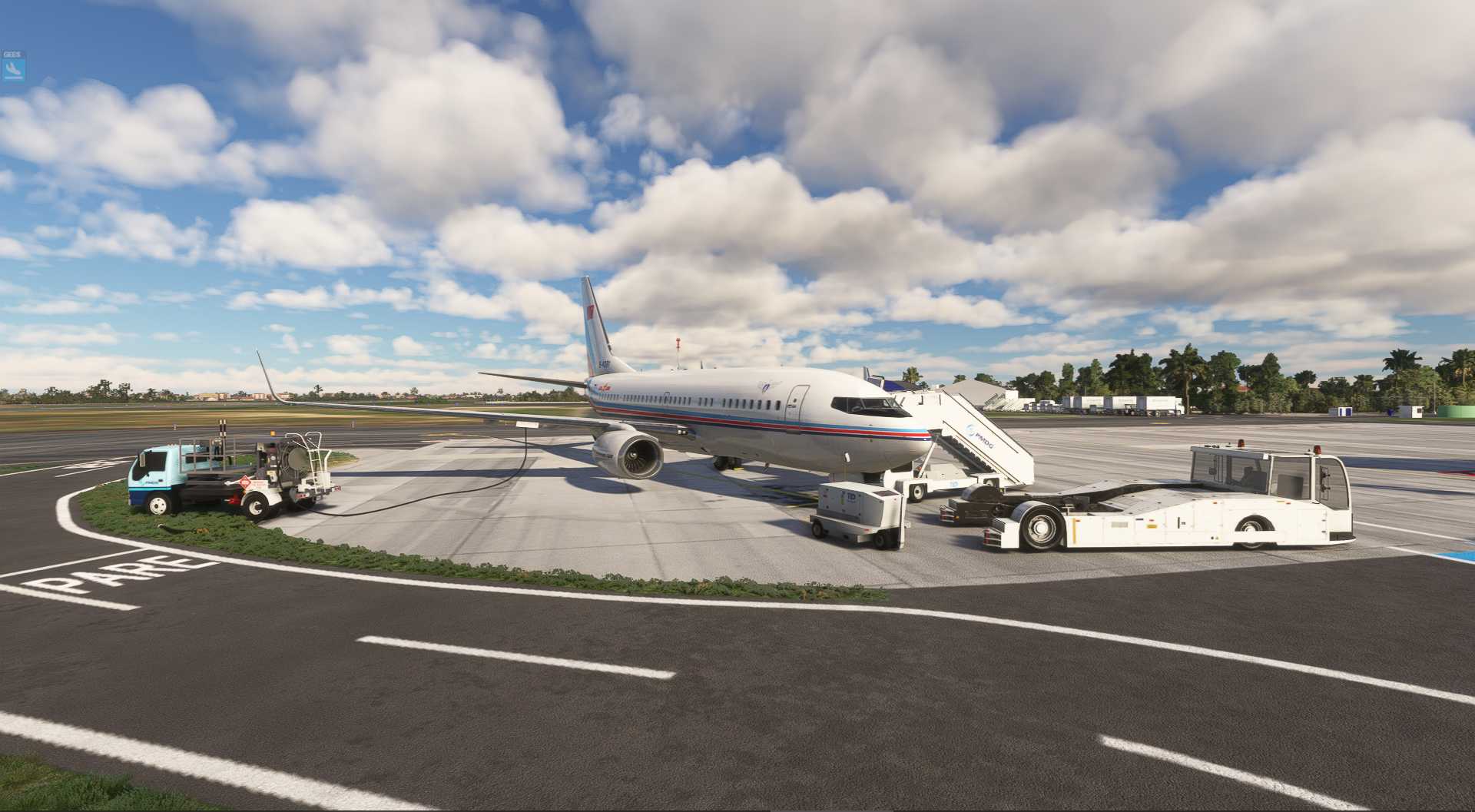Viewport: 1475px width, 812px height.
Task: Open the Gees landing overlay icon
Action: (13, 70)
